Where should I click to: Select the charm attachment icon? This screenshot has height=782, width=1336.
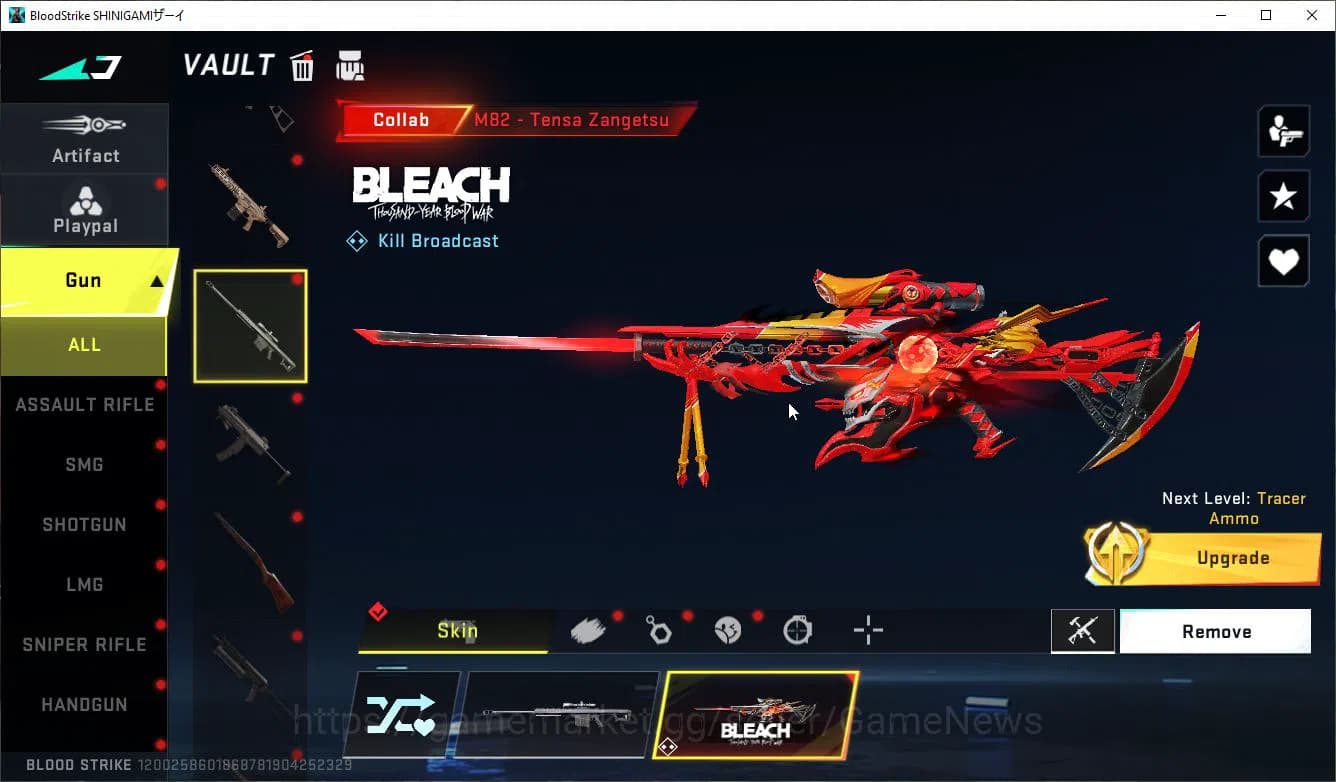(x=659, y=630)
